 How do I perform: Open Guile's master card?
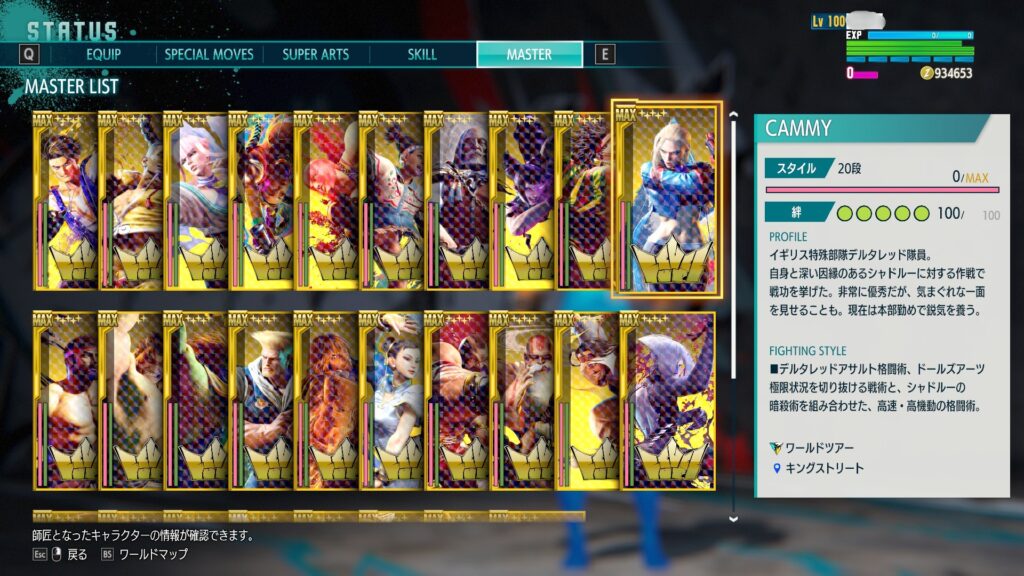[x=260, y=400]
